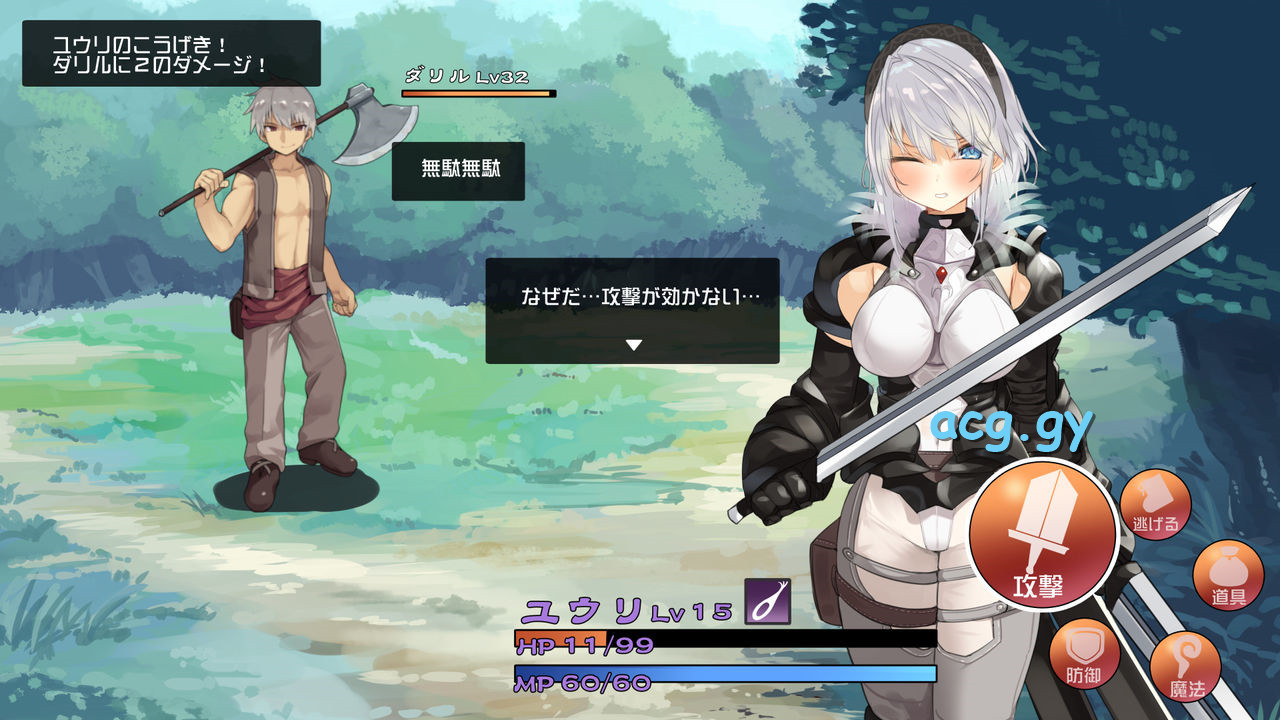Viewport: 1280px width, 720px height.
Task: Click the purple whip status icon
Action: click(767, 602)
